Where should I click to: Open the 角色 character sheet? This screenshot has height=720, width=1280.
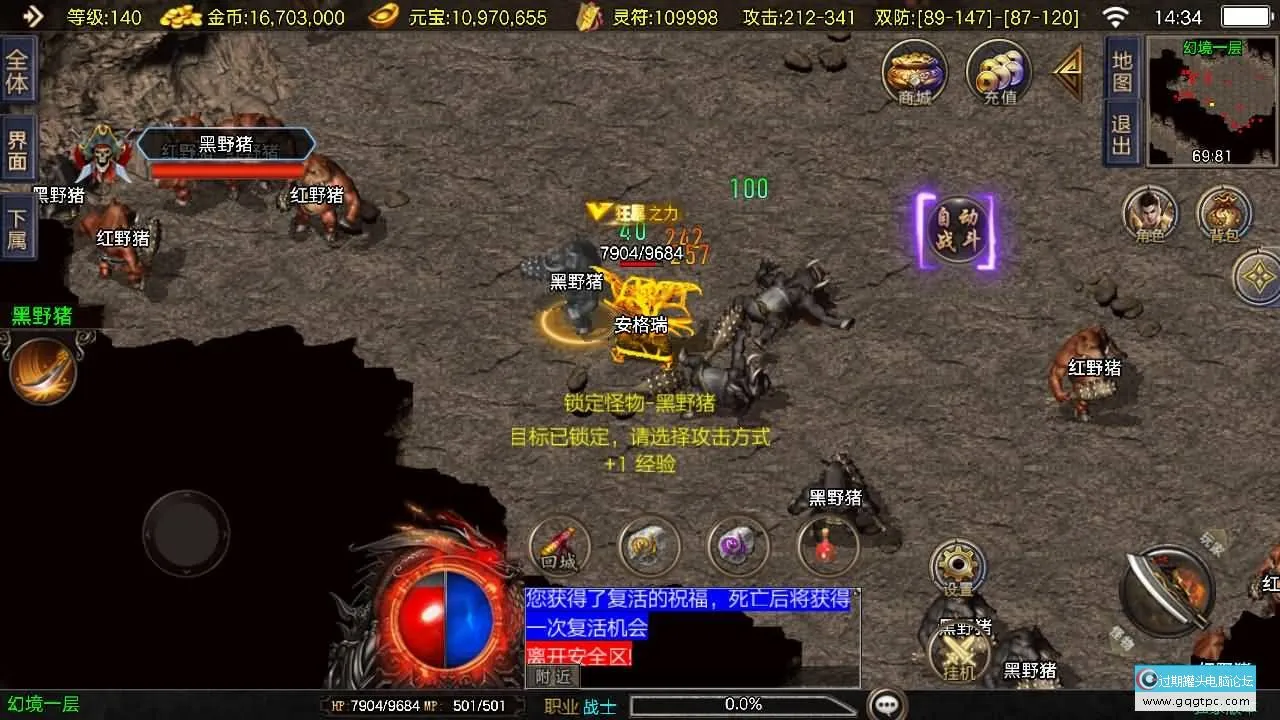(1149, 214)
